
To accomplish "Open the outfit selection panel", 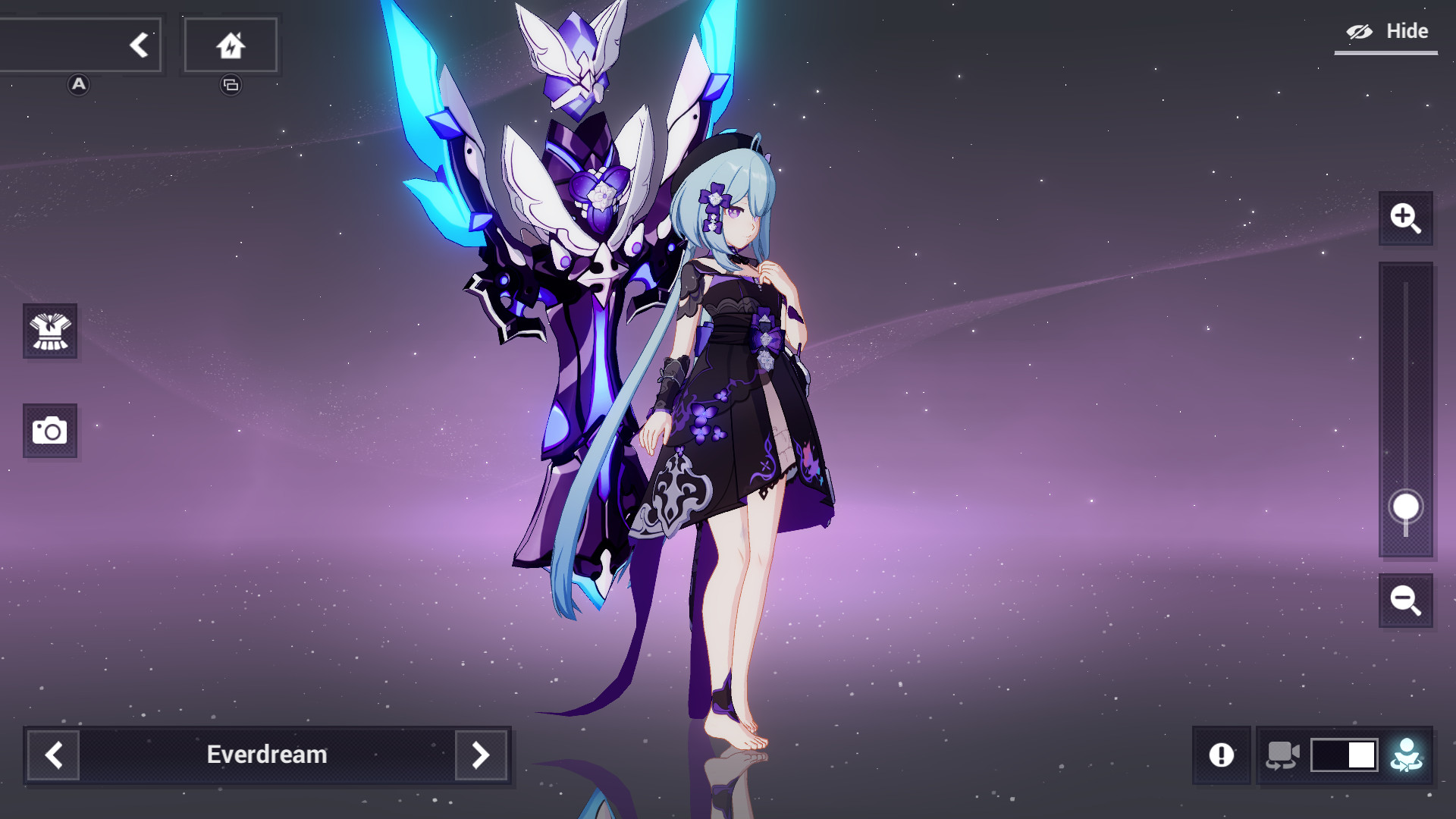I will [x=50, y=332].
